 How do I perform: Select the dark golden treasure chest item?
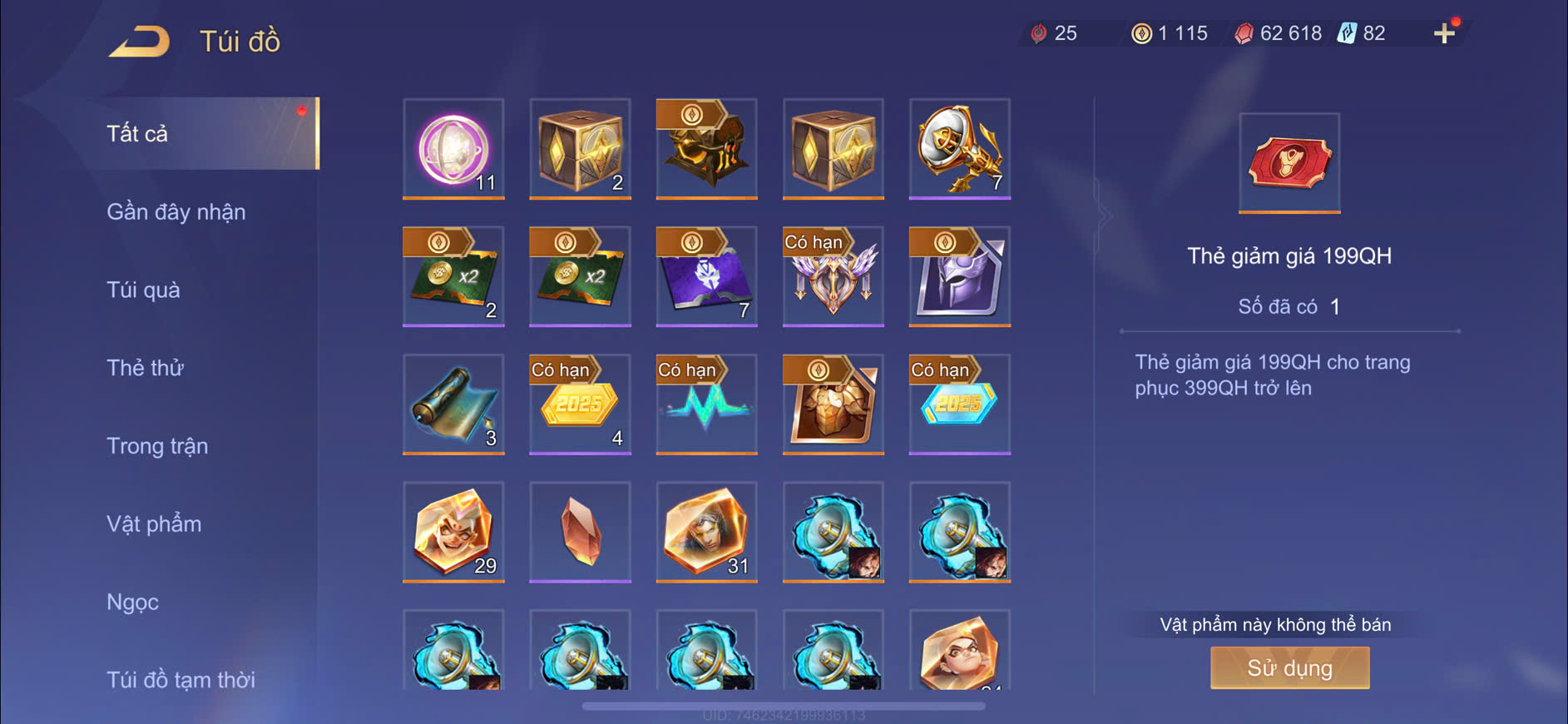706,148
